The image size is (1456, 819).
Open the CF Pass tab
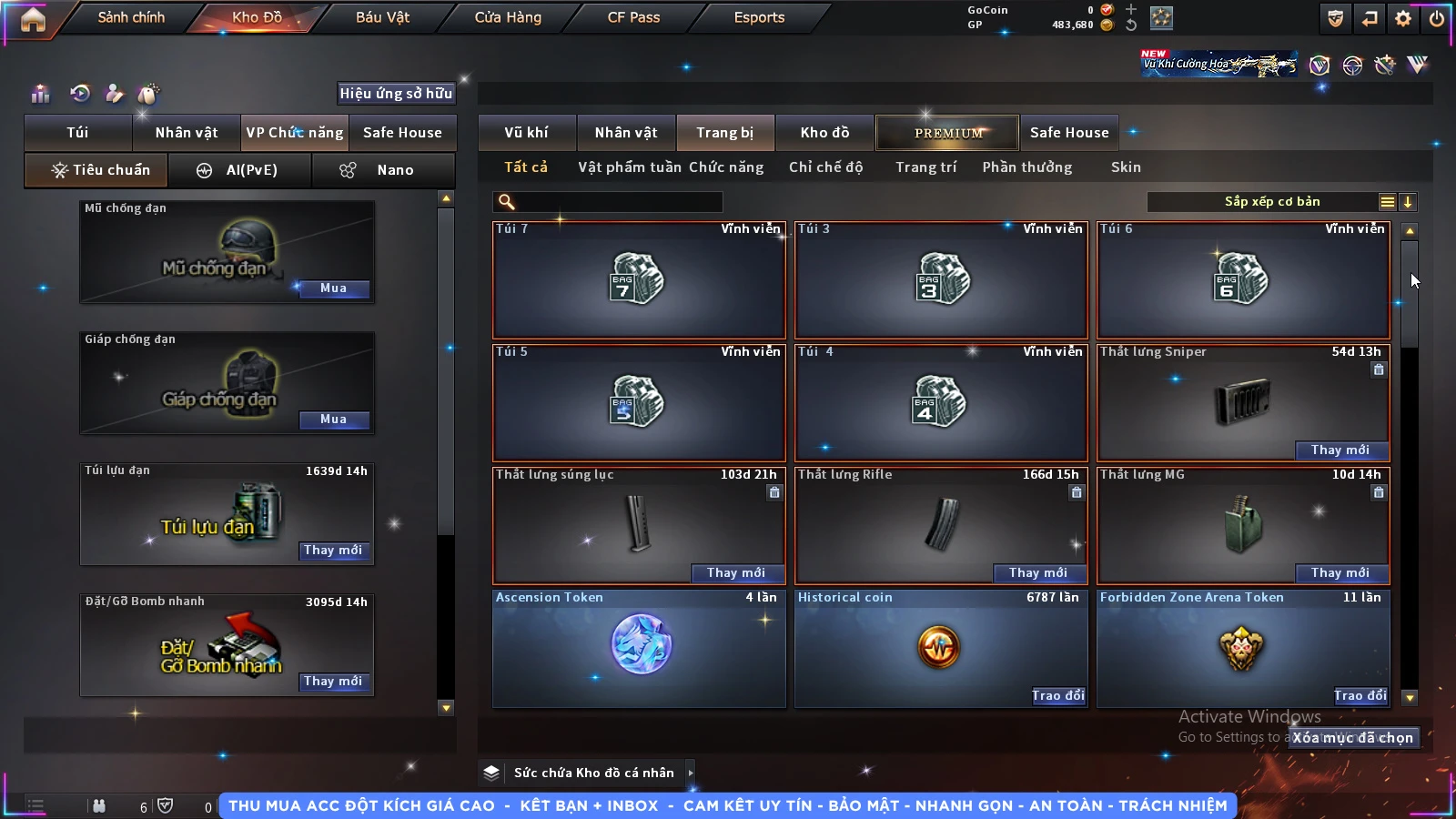(633, 17)
